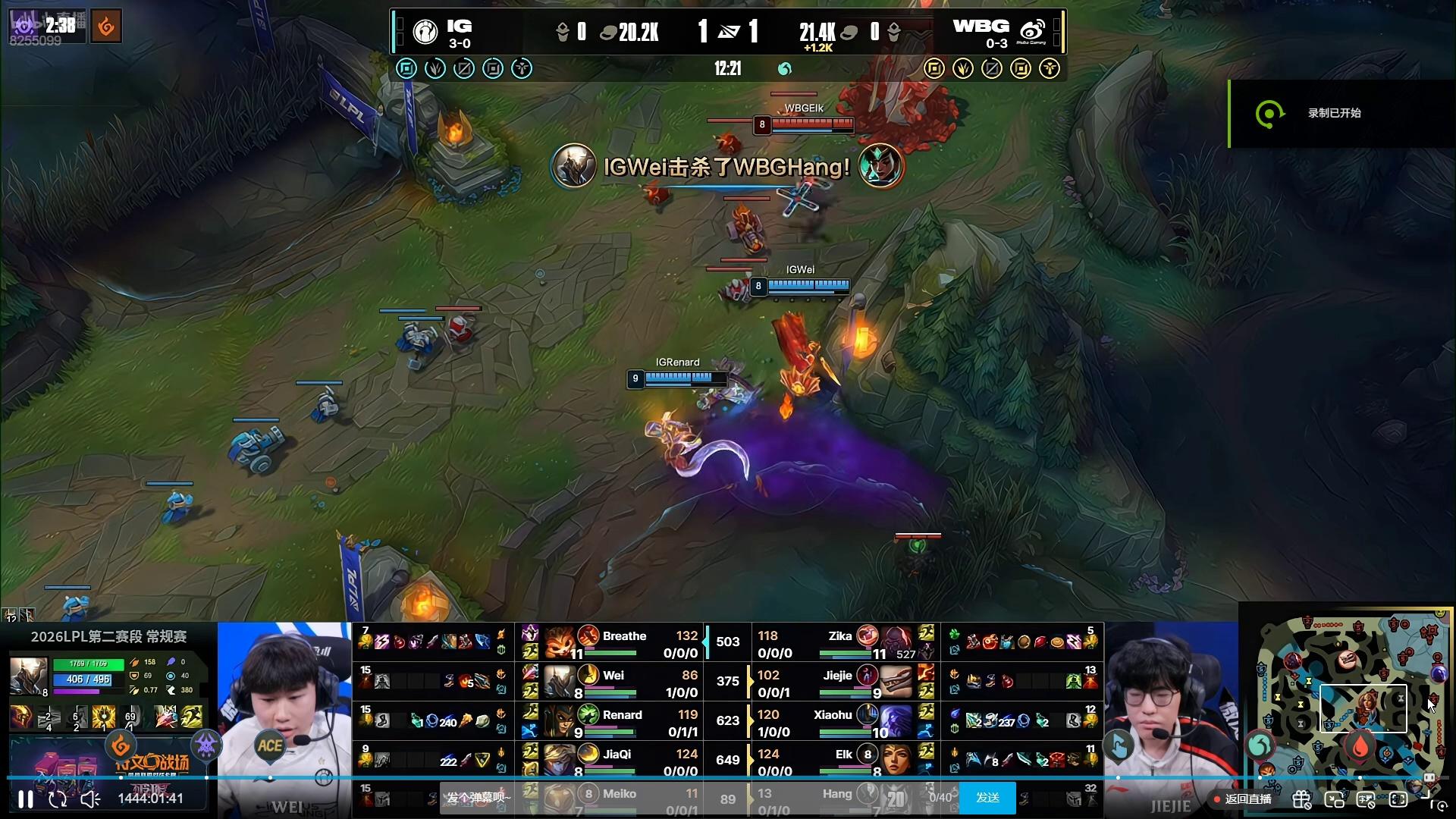Select Zika's champion portrait in the scoreboard
The width and height of the screenshot is (1456, 819).
896,642
